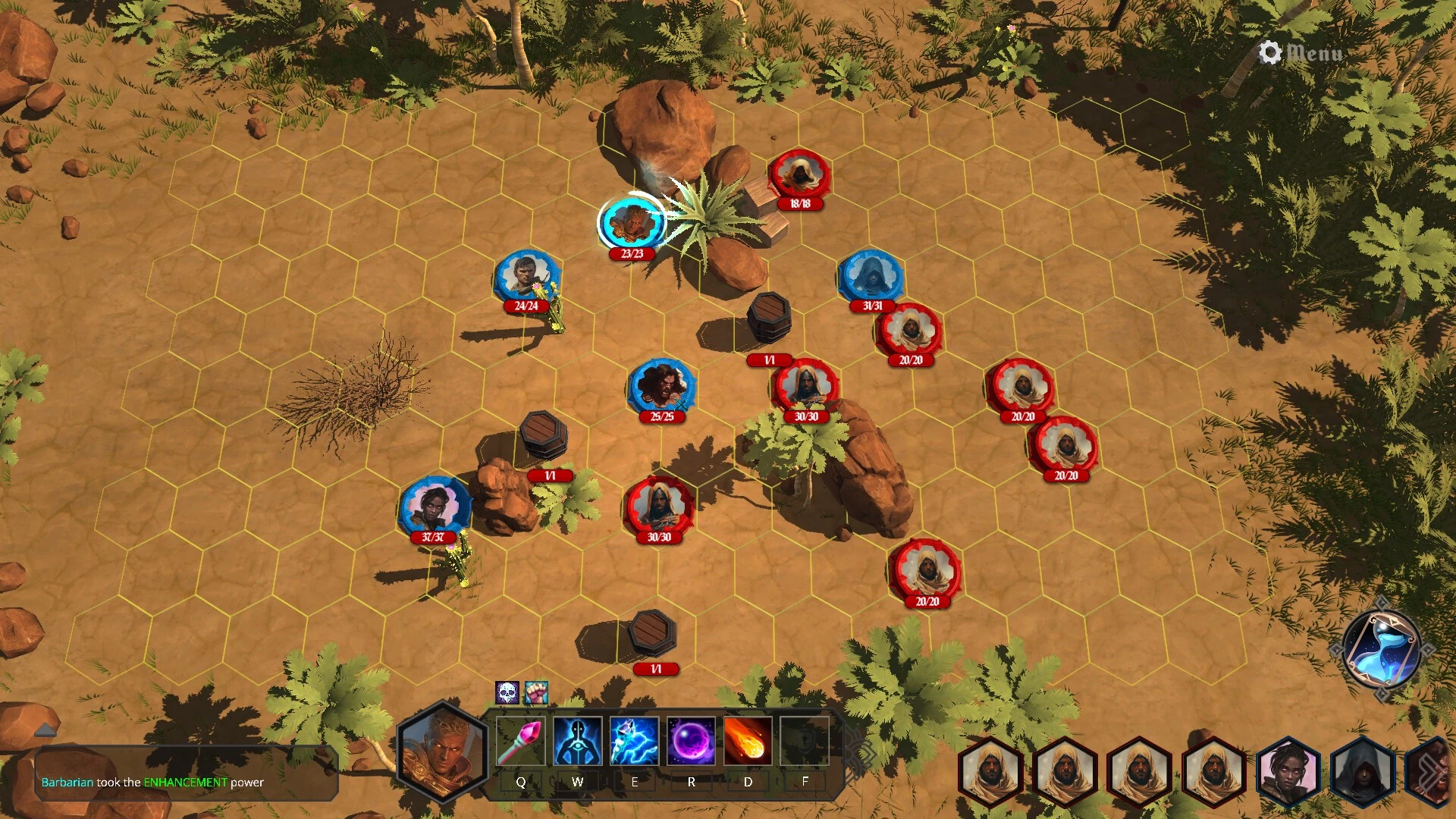This screenshot has height=819, width=1456.
Task: Cast the lightning staff ability
Action: pos(634,741)
